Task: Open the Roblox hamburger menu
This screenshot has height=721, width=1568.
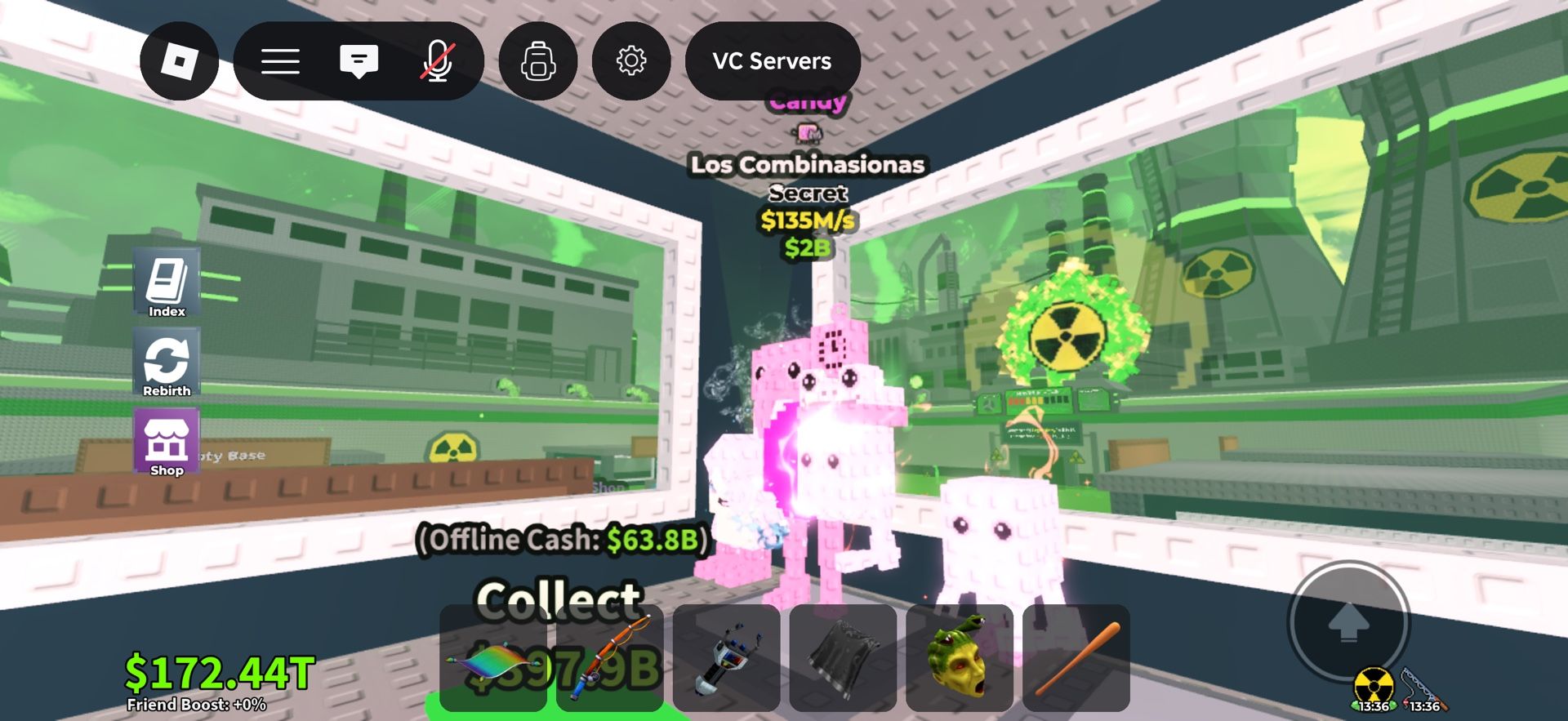Action: pos(280,60)
